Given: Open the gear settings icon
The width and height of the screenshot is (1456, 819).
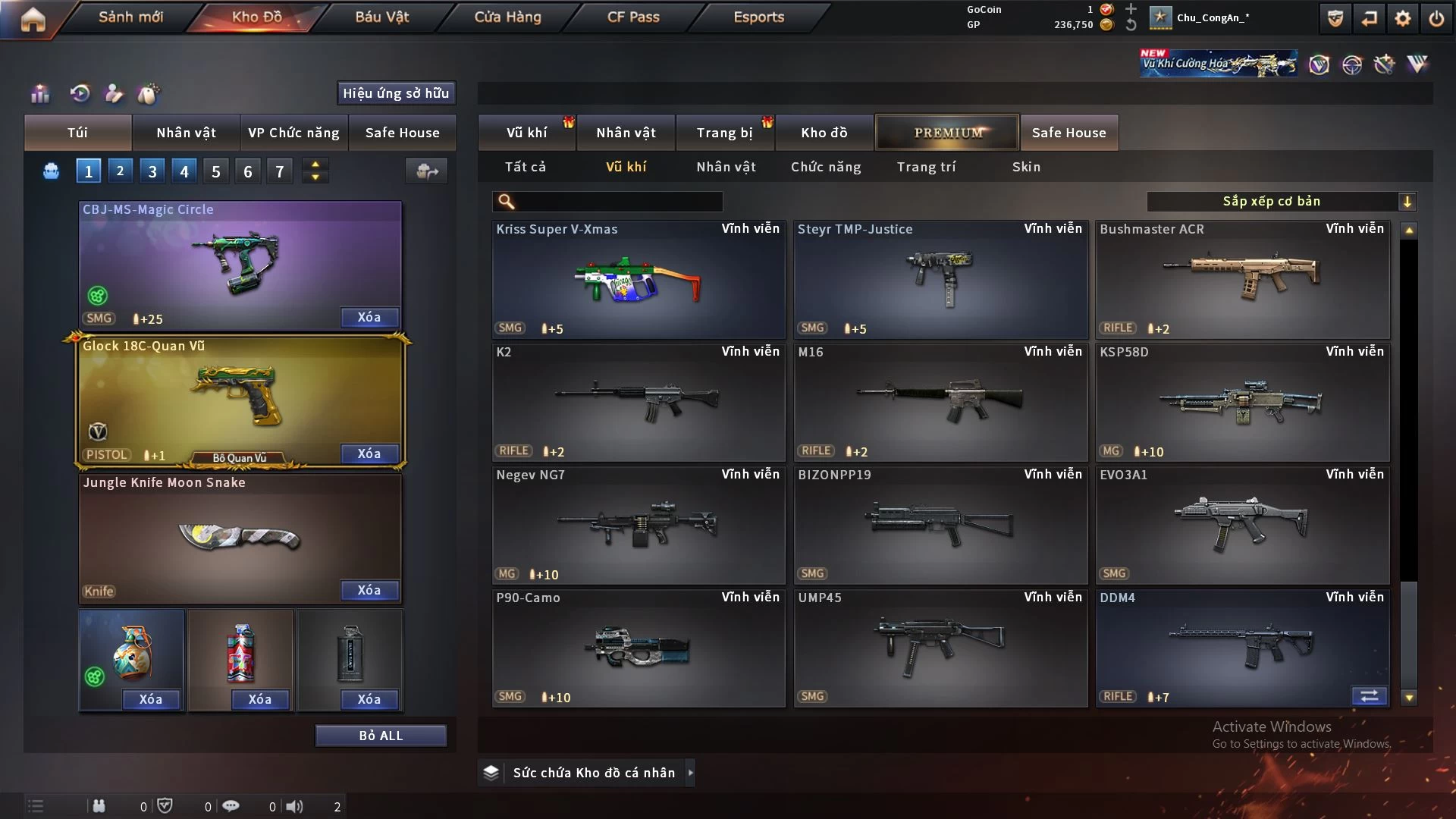Looking at the screenshot, I should tap(1403, 18).
